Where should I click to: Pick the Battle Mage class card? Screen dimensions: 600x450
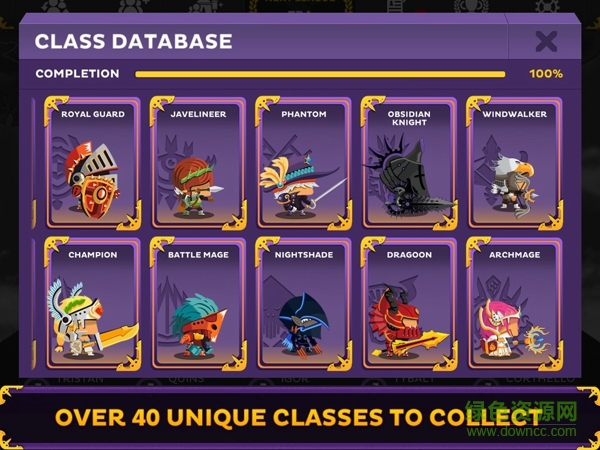pyautogui.click(x=198, y=305)
